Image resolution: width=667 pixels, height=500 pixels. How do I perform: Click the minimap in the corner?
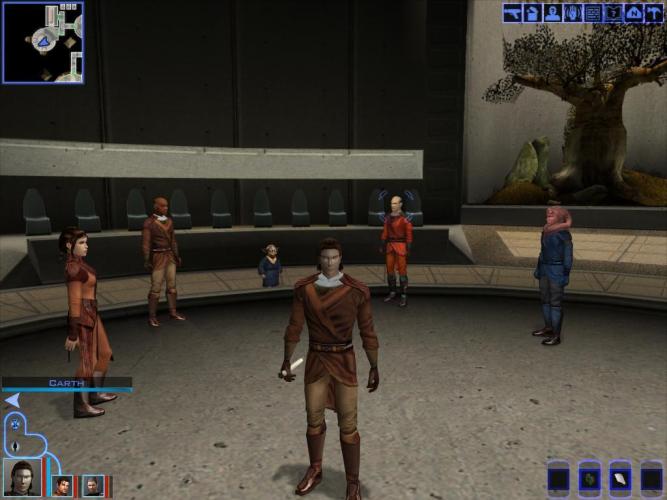click(43, 42)
